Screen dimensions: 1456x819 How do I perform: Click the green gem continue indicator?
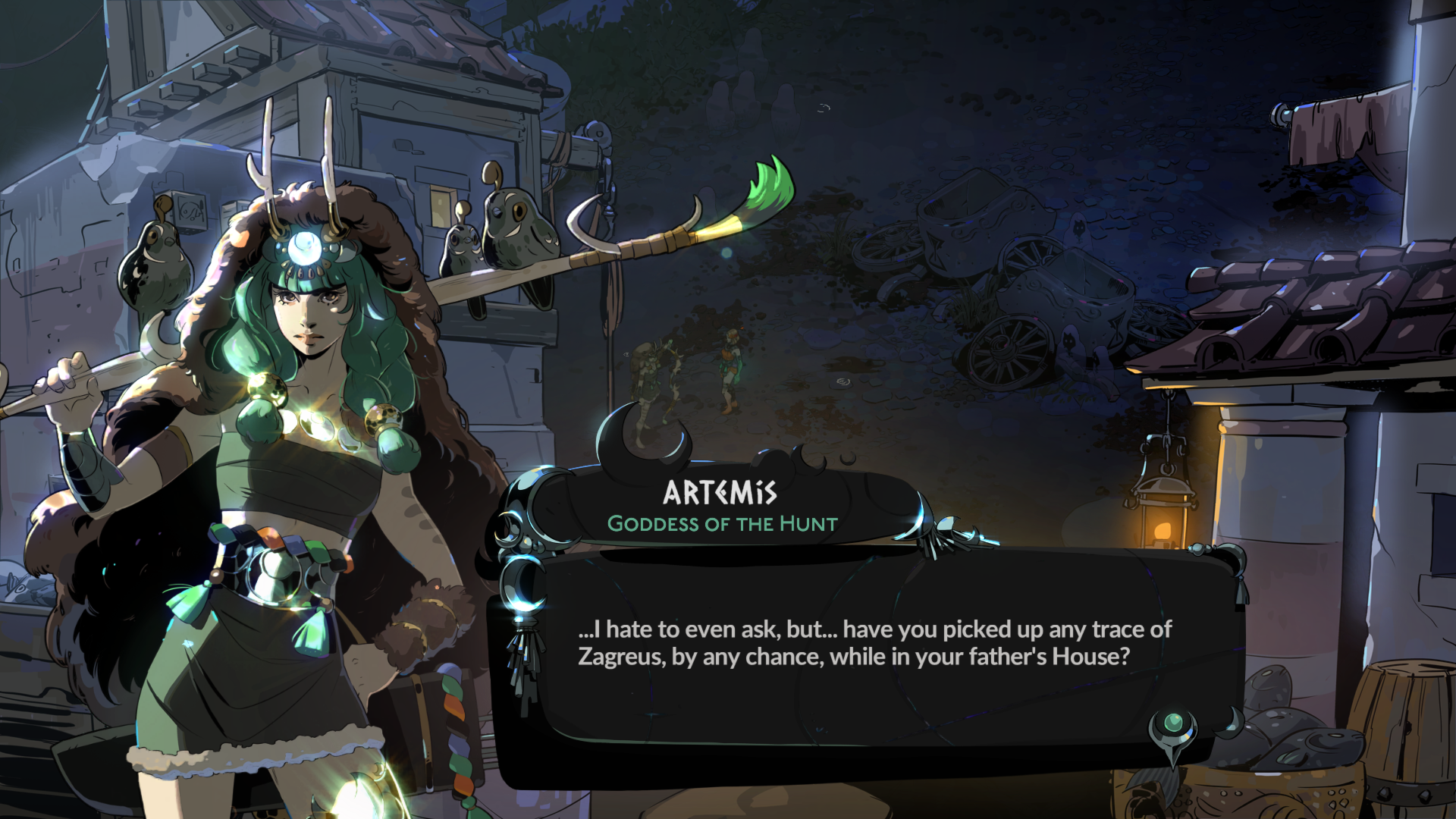tap(1173, 723)
